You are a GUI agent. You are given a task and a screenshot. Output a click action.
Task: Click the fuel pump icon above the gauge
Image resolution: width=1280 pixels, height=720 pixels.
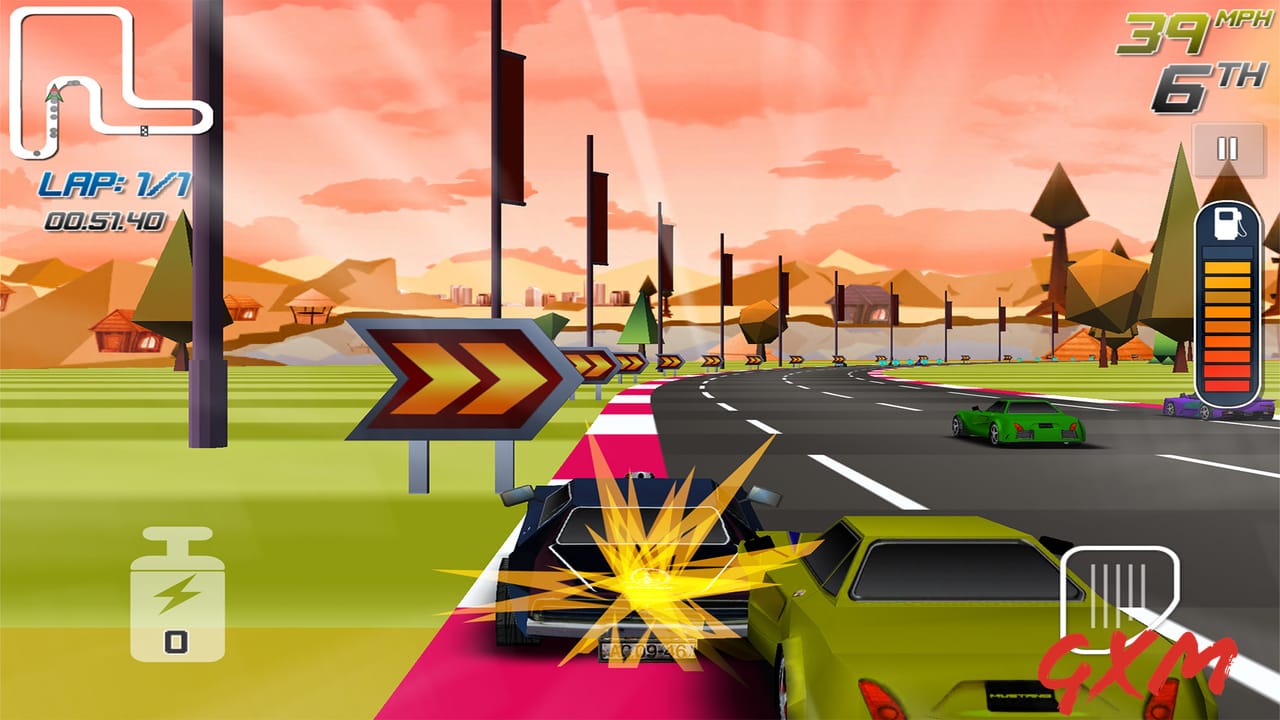coord(1229,224)
